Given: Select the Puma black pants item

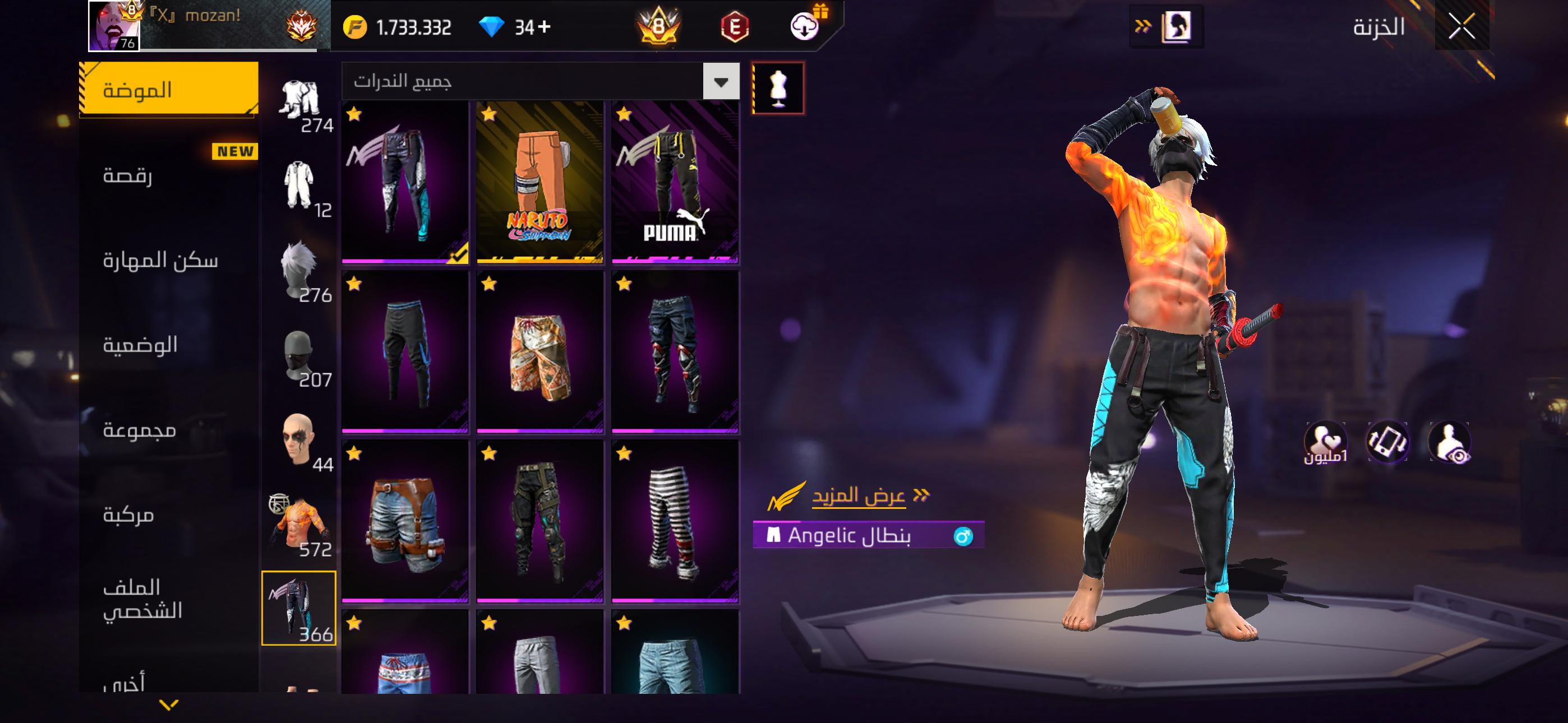Looking at the screenshot, I should click(675, 183).
